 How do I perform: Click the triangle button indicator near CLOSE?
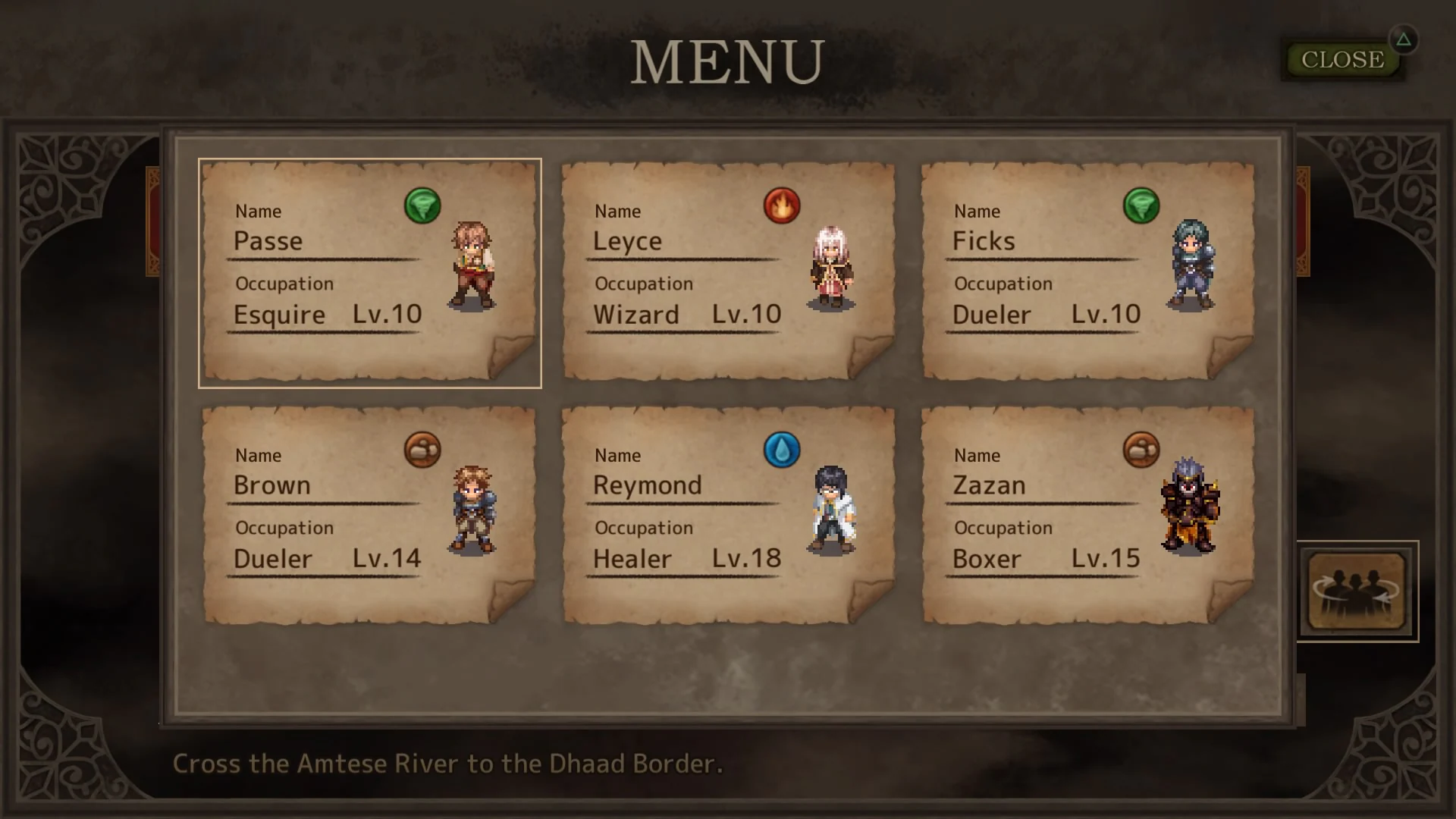tap(1404, 40)
